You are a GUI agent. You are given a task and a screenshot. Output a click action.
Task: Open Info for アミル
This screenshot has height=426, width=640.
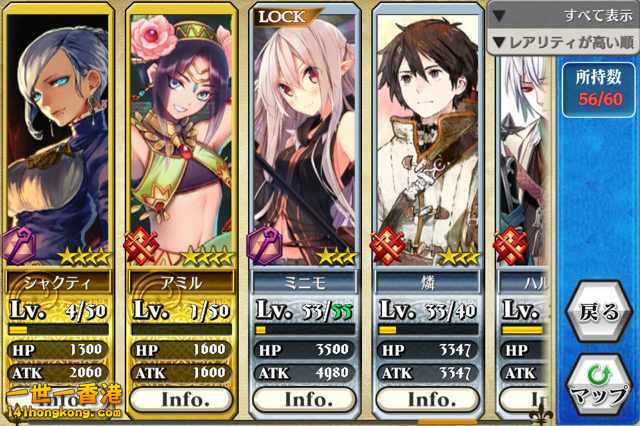tap(185, 398)
